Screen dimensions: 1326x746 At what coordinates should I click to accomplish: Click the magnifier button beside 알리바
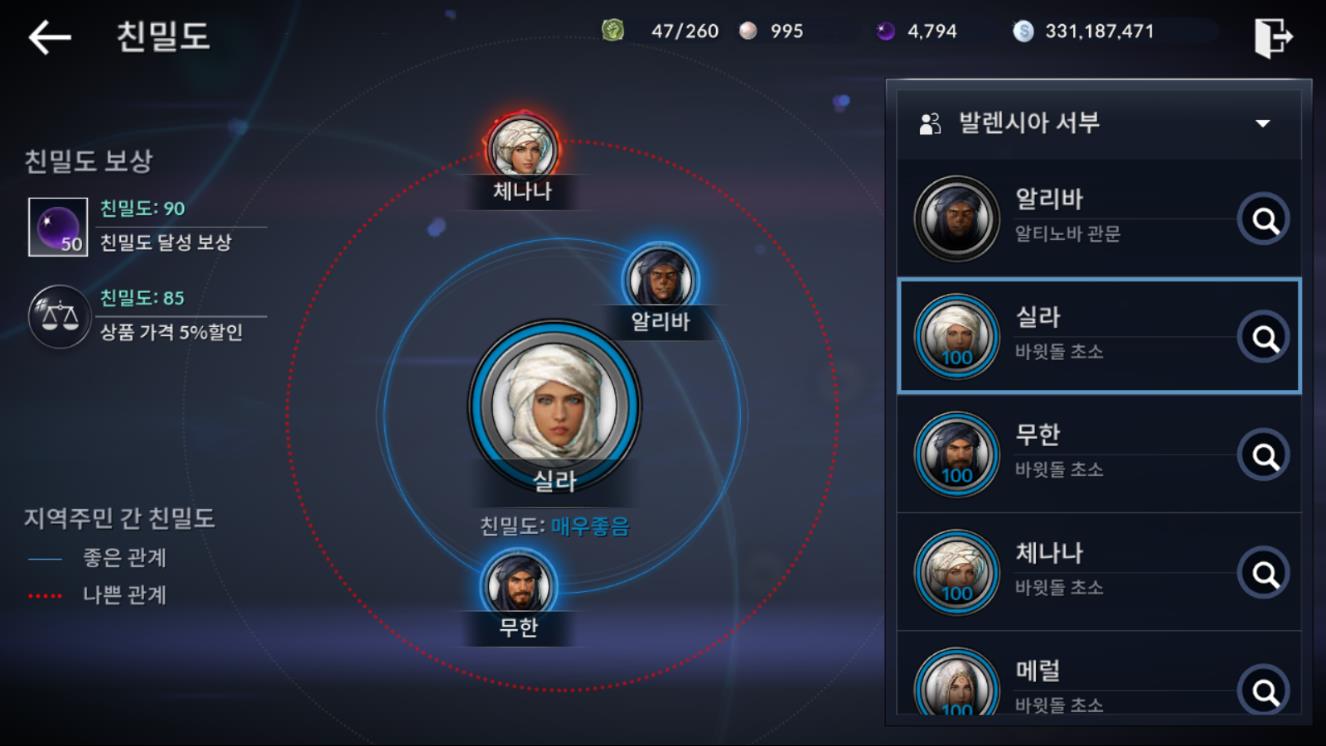pos(1265,220)
